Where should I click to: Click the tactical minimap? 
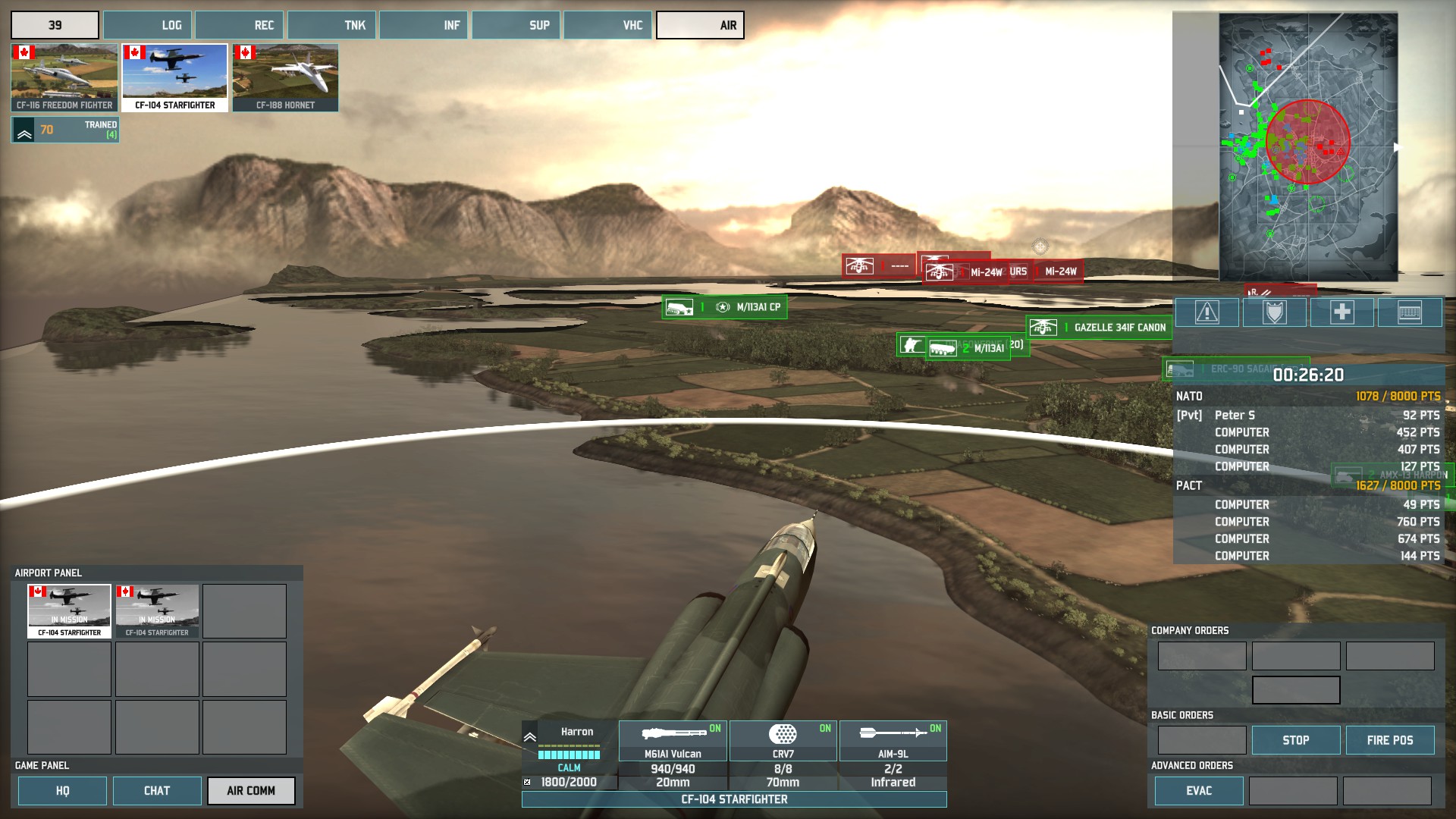click(x=1307, y=147)
